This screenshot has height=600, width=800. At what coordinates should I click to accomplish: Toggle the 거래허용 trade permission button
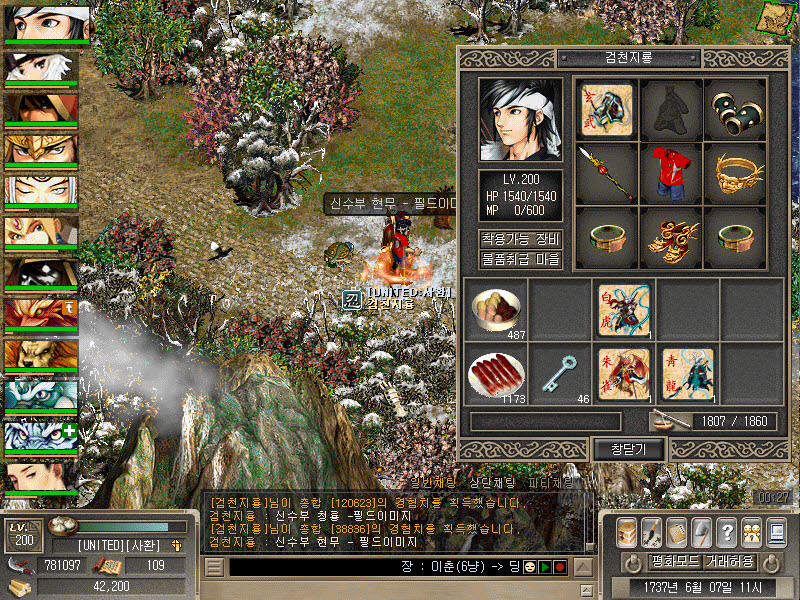point(728,561)
